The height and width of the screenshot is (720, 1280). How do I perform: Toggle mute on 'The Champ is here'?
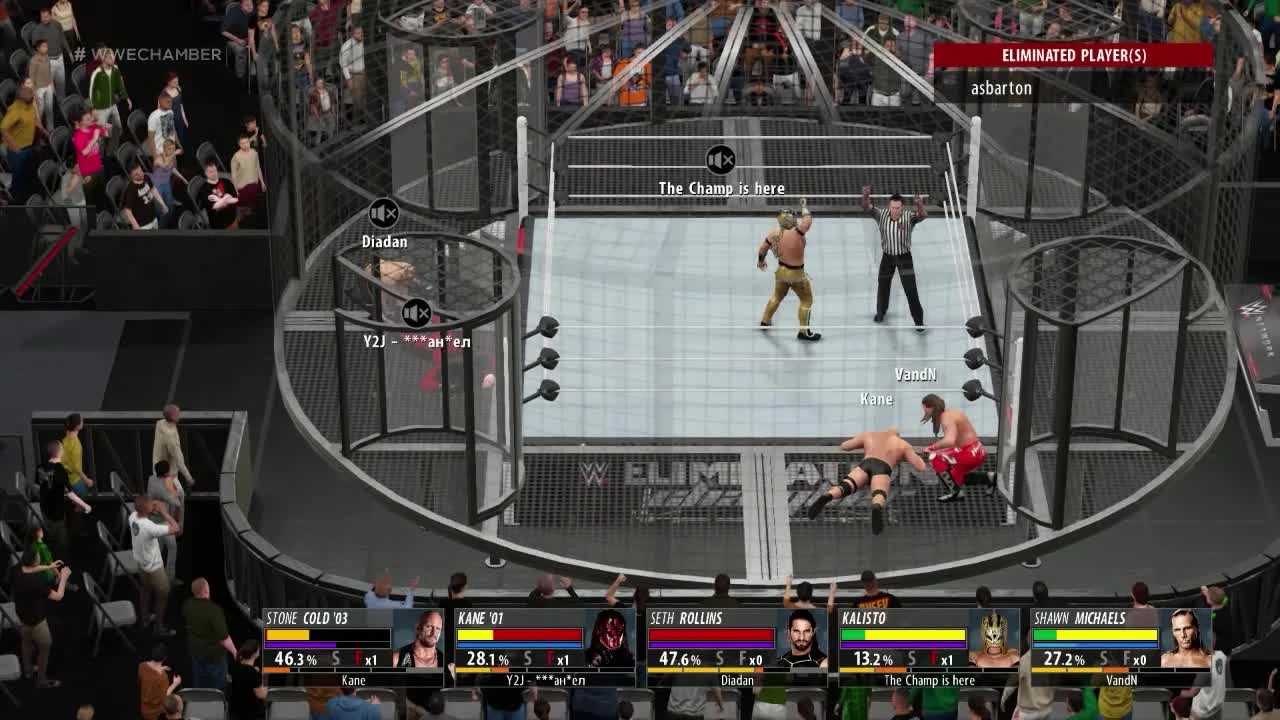click(720, 160)
